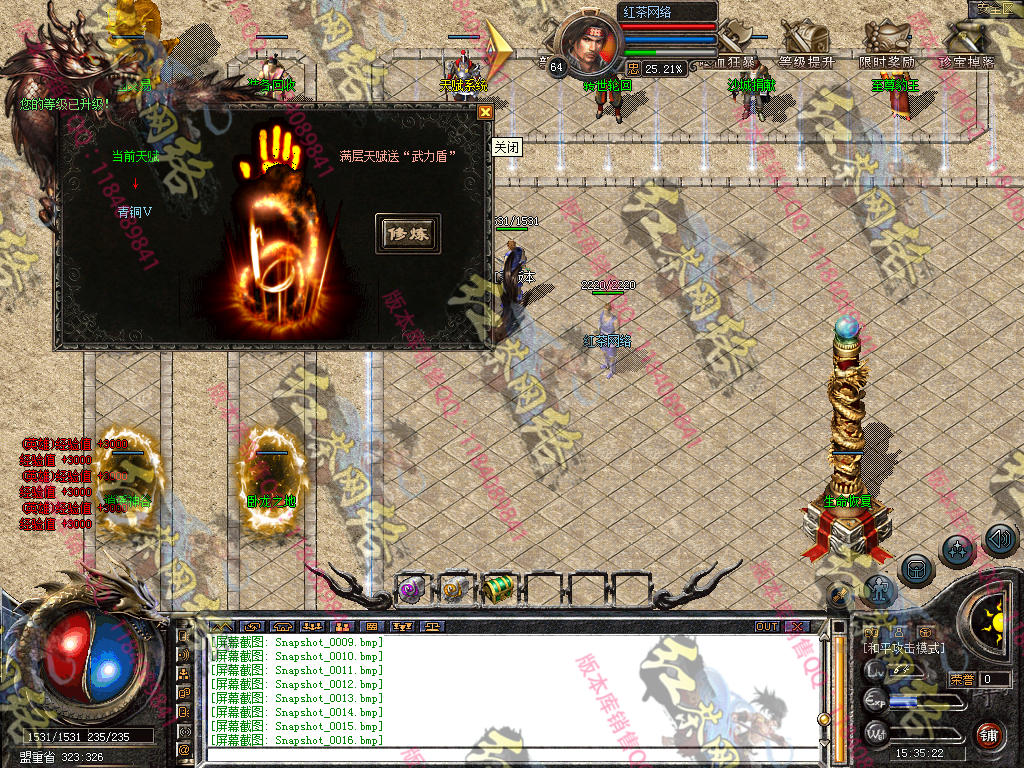This screenshot has width=1024, height=768.
Task: Open the character equipment round button
Action: click(x=880, y=590)
